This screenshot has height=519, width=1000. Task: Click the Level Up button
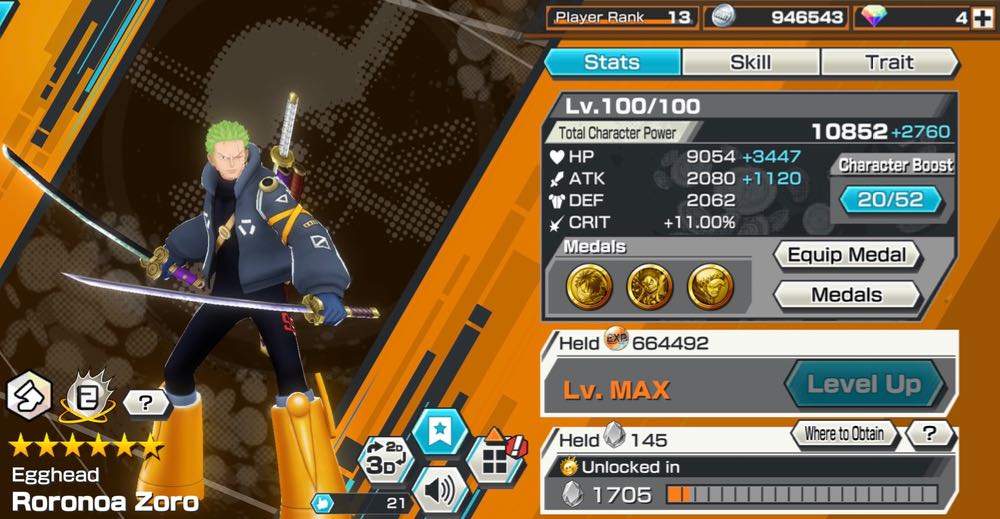[x=864, y=385]
